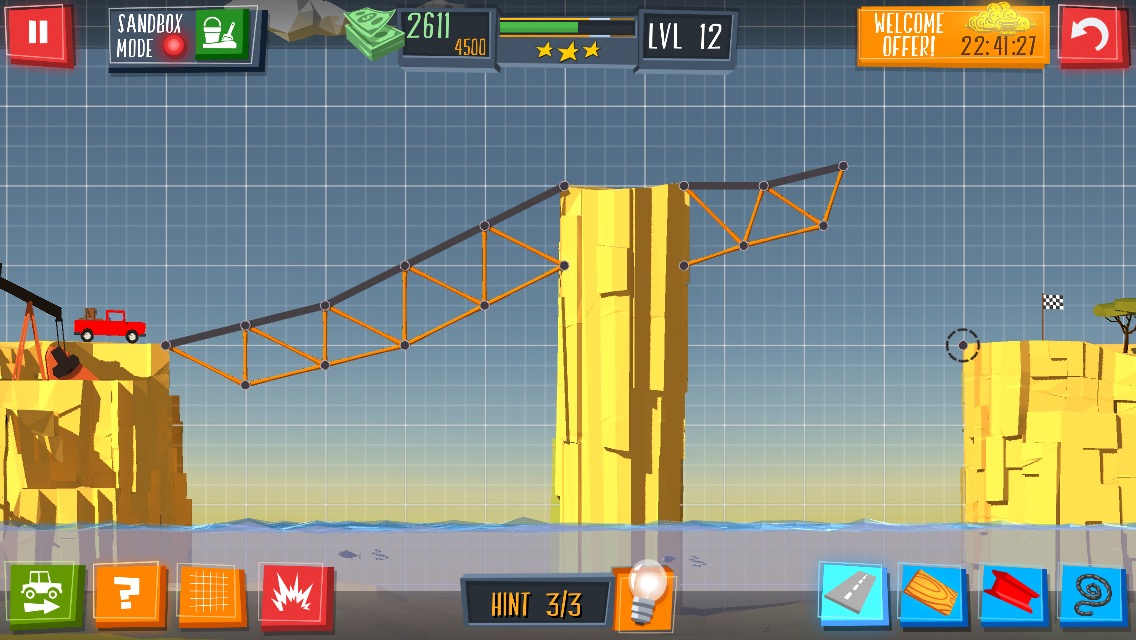Clear the bridge with the green bucket button
The height and width of the screenshot is (640, 1136).
[x=220, y=34]
